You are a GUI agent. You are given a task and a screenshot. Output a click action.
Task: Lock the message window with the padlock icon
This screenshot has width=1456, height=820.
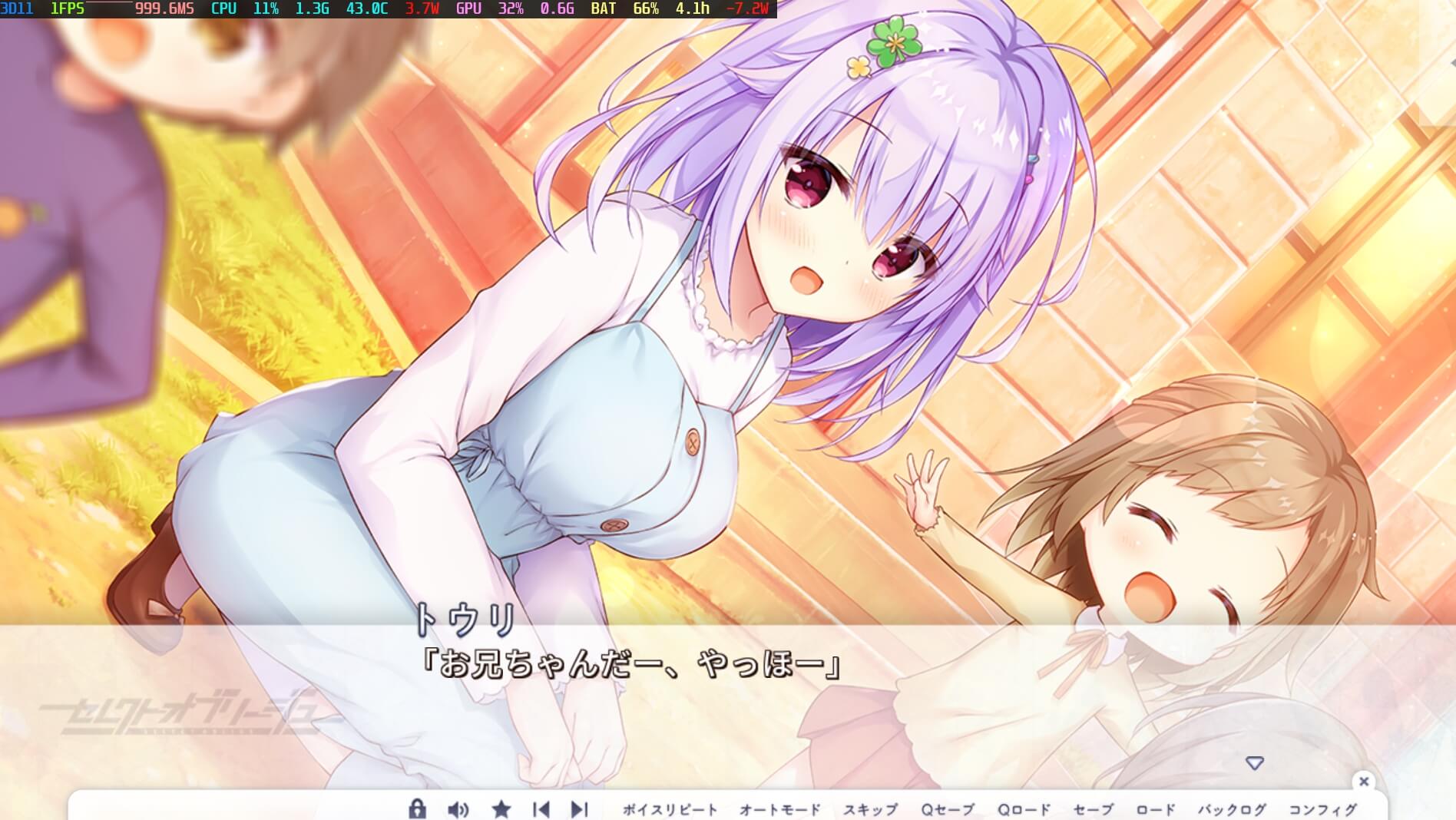(x=418, y=808)
